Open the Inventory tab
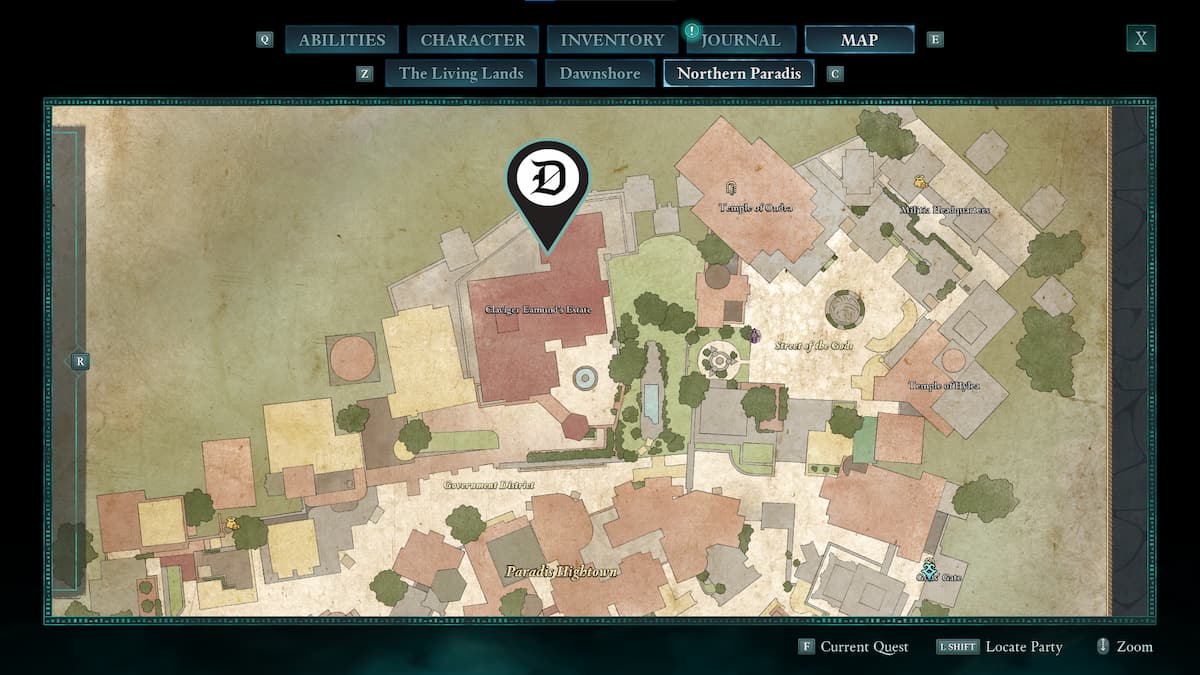This screenshot has width=1200, height=675. click(612, 40)
